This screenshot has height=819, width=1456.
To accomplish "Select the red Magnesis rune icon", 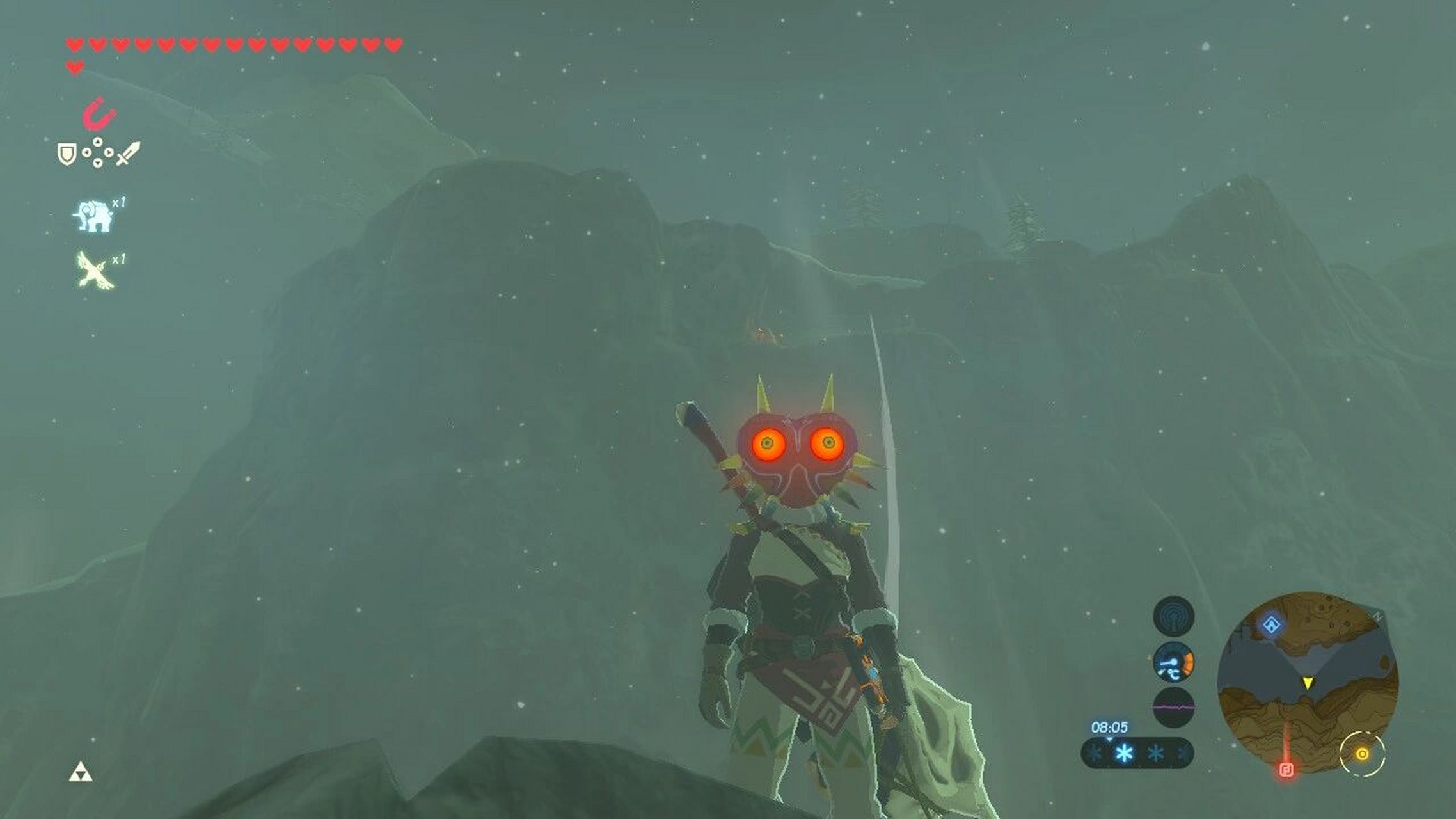I will click(99, 114).
